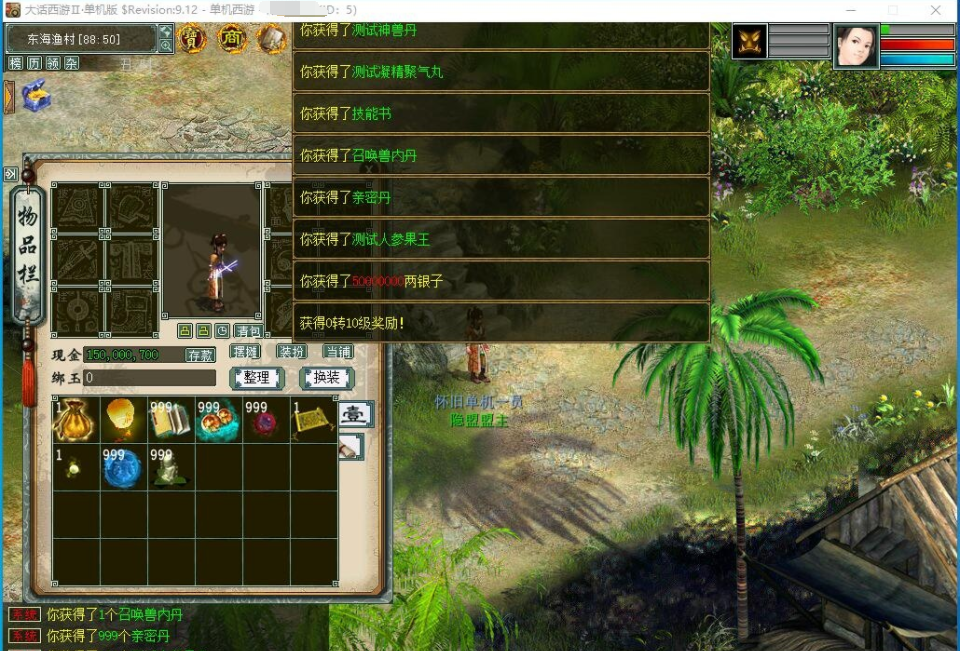Open the 装扮 dress-up button
The height and width of the screenshot is (651, 960).
tap(291, 352)
